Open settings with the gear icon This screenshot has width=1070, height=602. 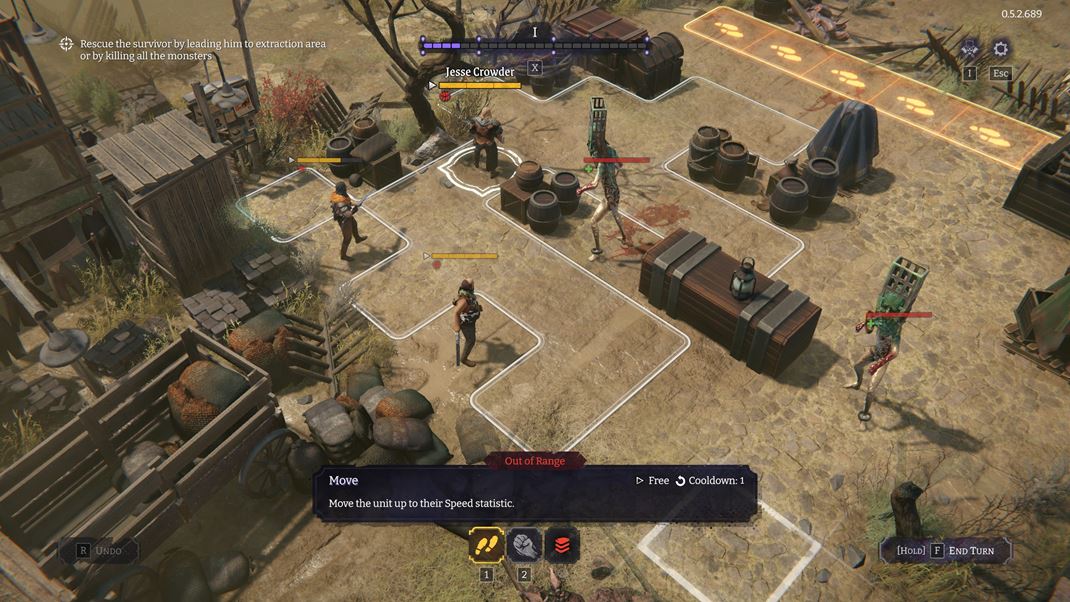click(1000, 49)
